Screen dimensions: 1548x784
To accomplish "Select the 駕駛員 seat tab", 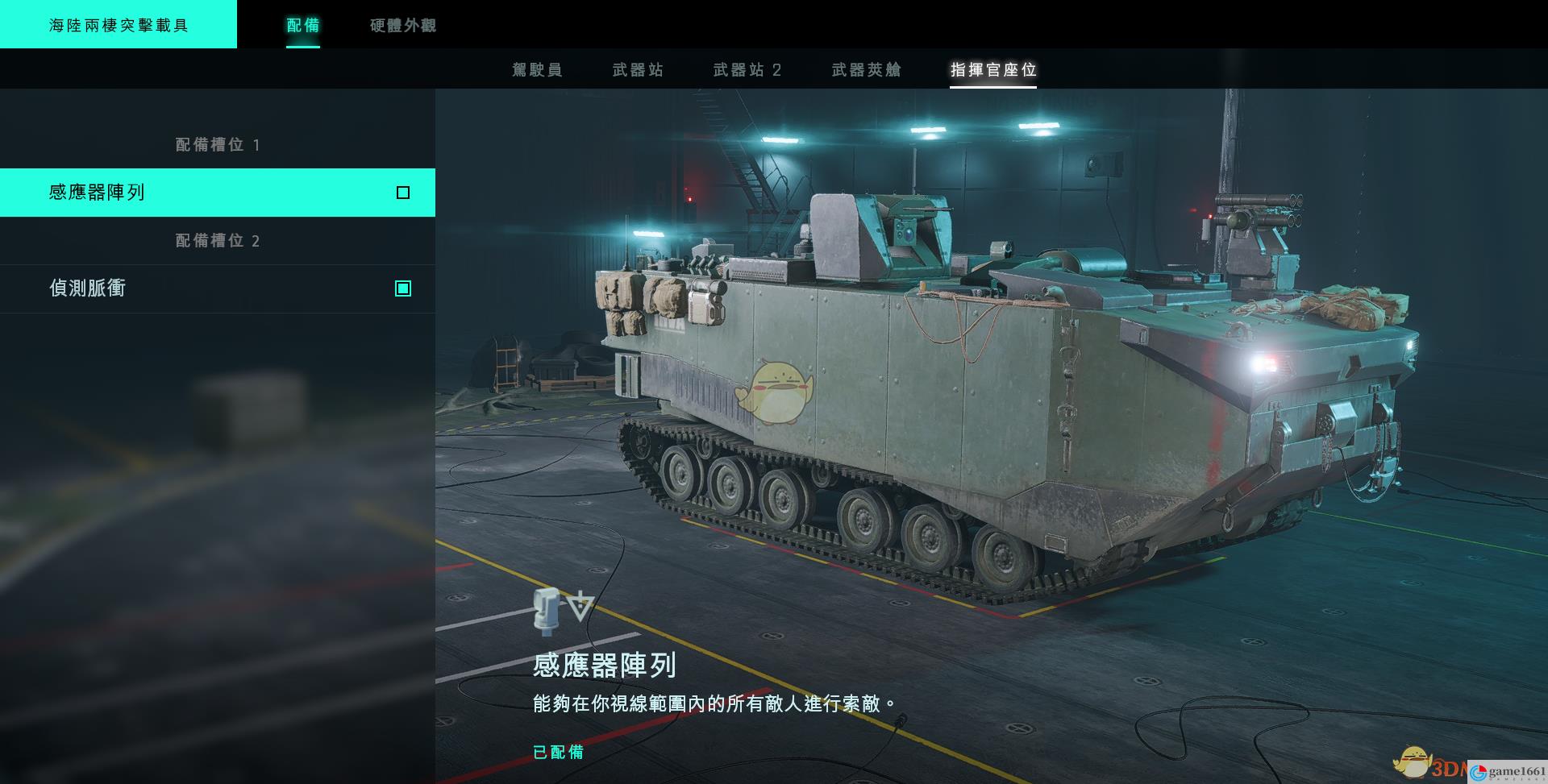I will coord(537,70).
